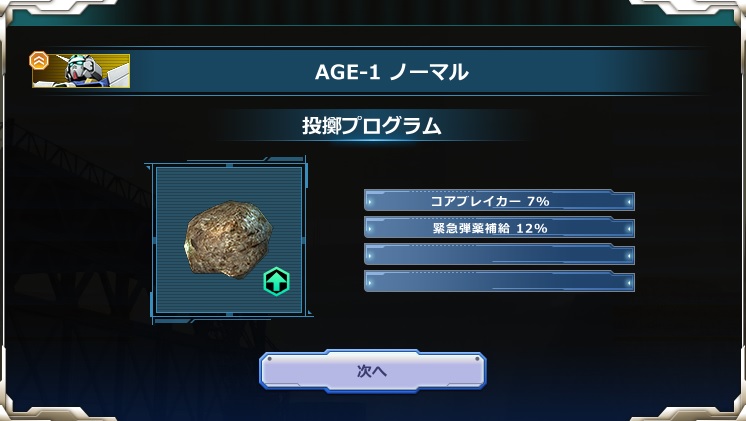Select the コアブレイカー 7% skill row
This screenshot has height=421, width=746.
coord(499,201)
